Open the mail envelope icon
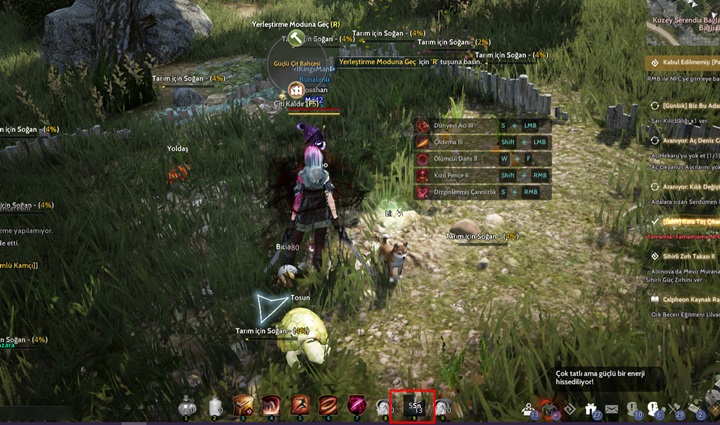This screenshot has height=425, width=720. (x=611, y=409)
